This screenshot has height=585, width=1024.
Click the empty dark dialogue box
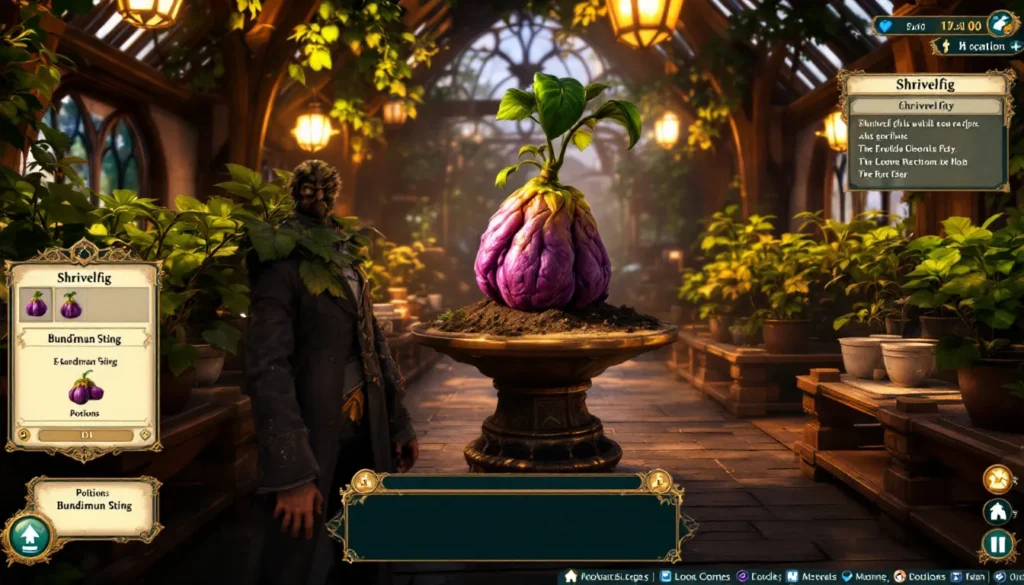click(x=511, y=526)
